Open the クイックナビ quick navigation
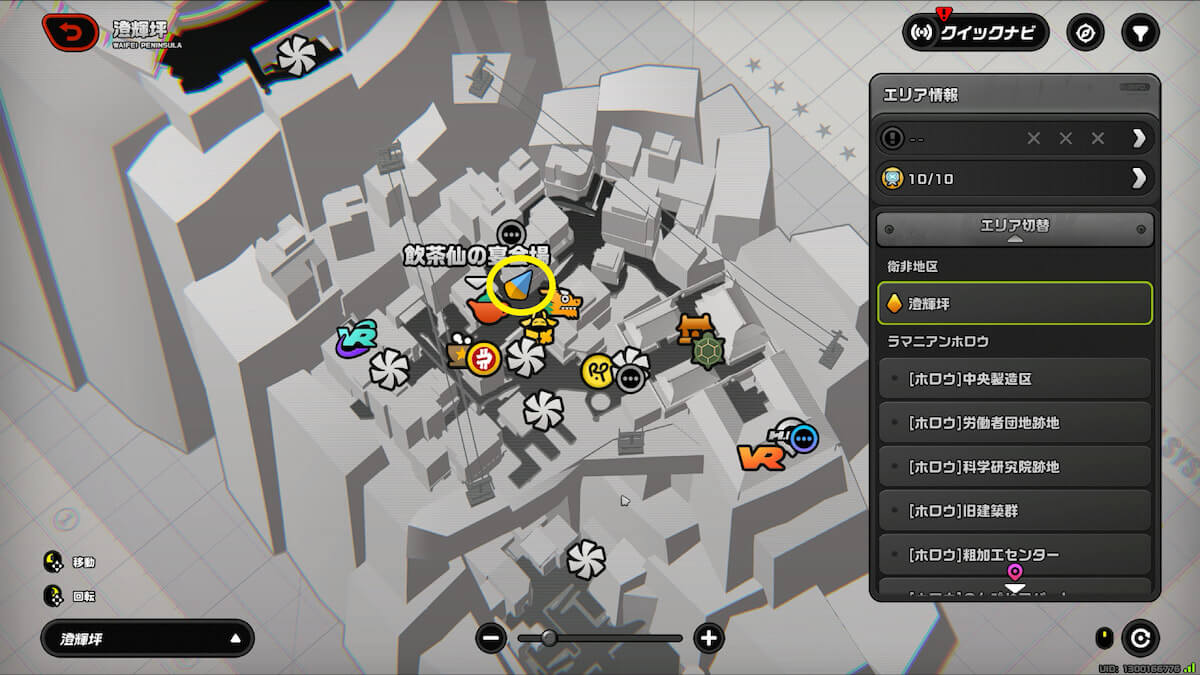Viewport: 1200px width, 675px height. 975,33
